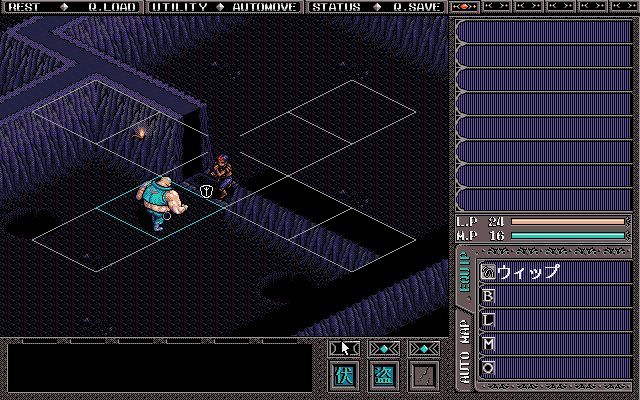Open the STATUS screen
The width and height of the screenshot is (640, 400).
(334, 7)
